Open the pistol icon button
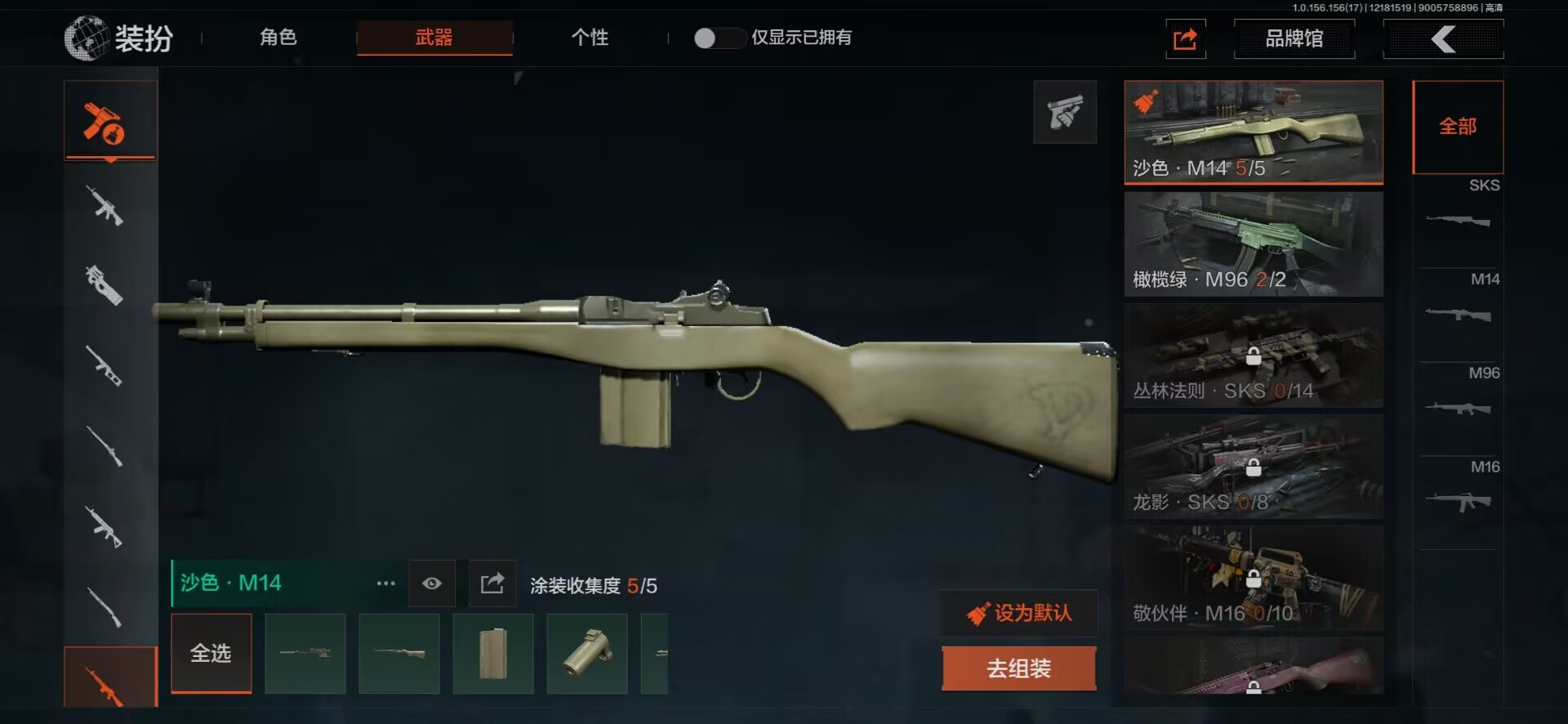Viewport: 1568px width, 724px height. click(x=1065, y=112)
